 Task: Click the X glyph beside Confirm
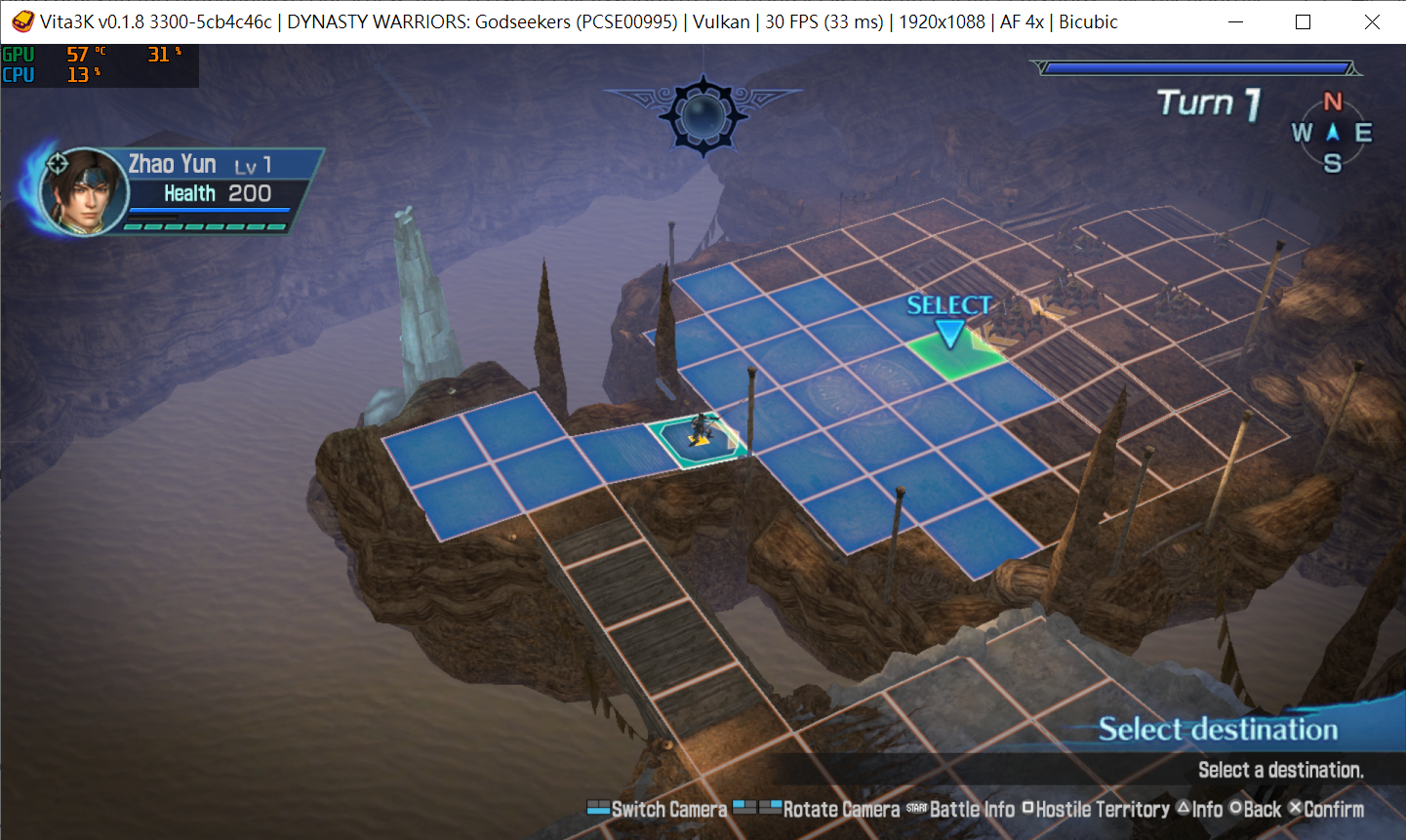tap(1295, 809)
